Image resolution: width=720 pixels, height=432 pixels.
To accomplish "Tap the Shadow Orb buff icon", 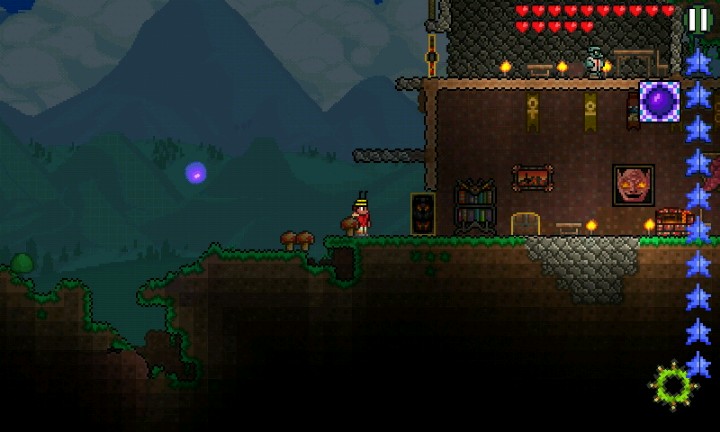I will [x=659, y=101].
